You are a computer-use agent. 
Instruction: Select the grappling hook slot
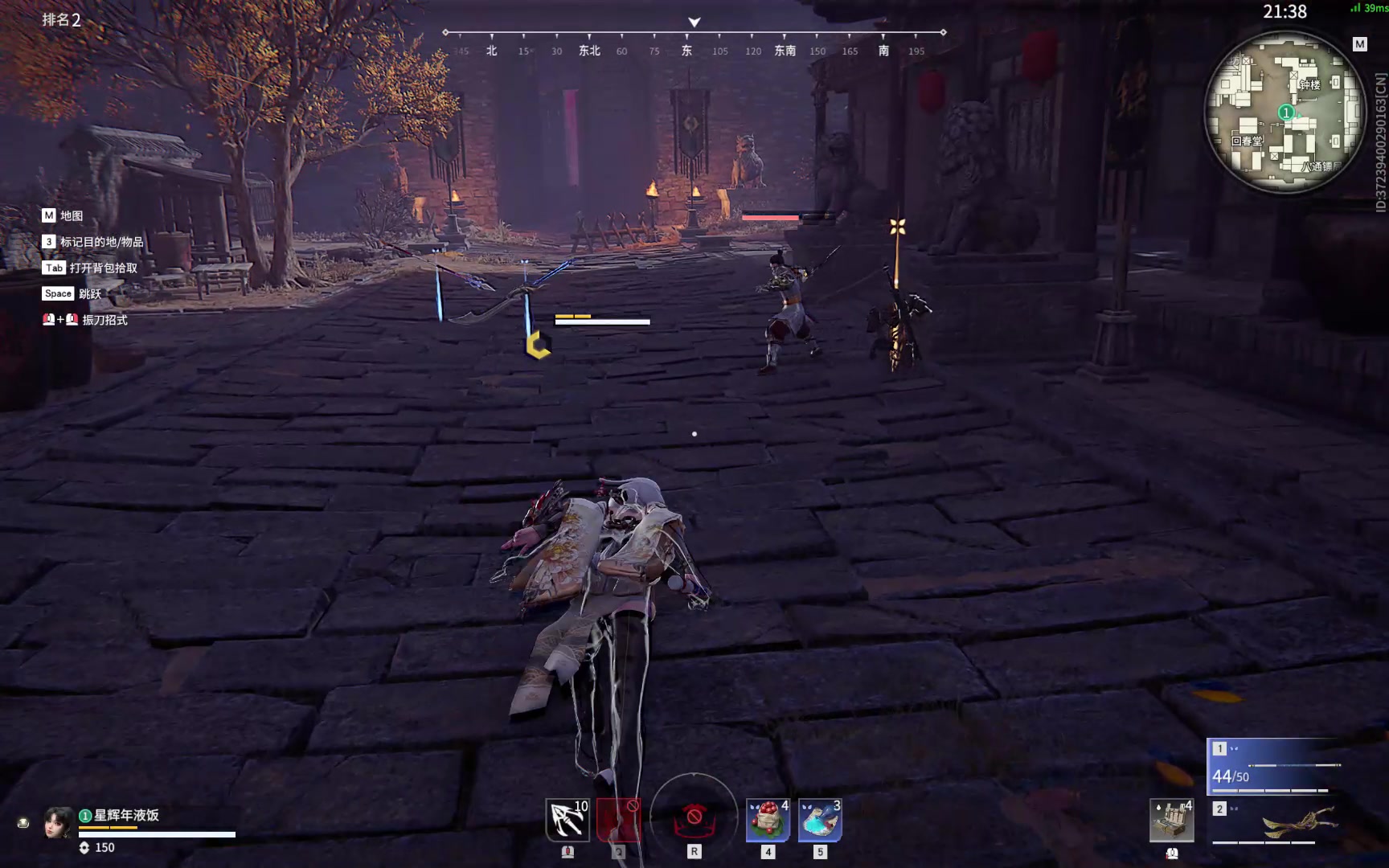click(567, 820)
